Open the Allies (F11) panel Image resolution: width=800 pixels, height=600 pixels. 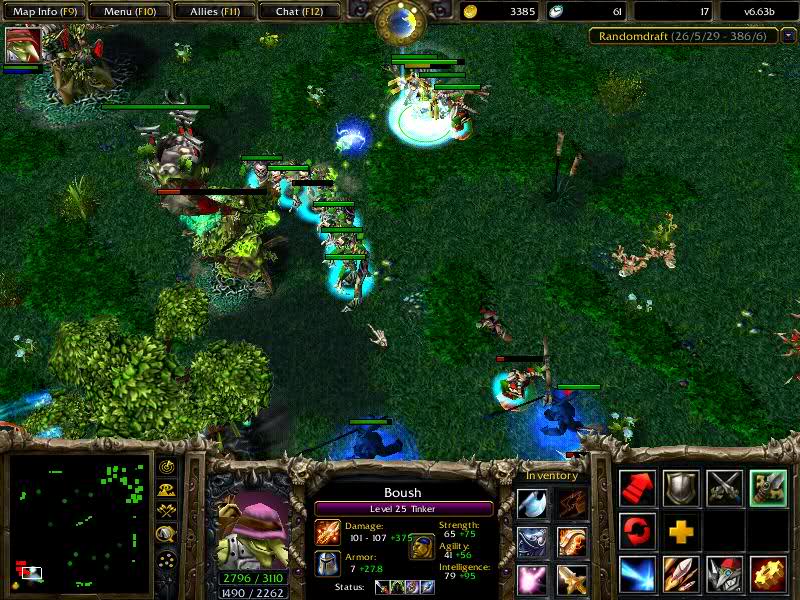tap(212, 12)
